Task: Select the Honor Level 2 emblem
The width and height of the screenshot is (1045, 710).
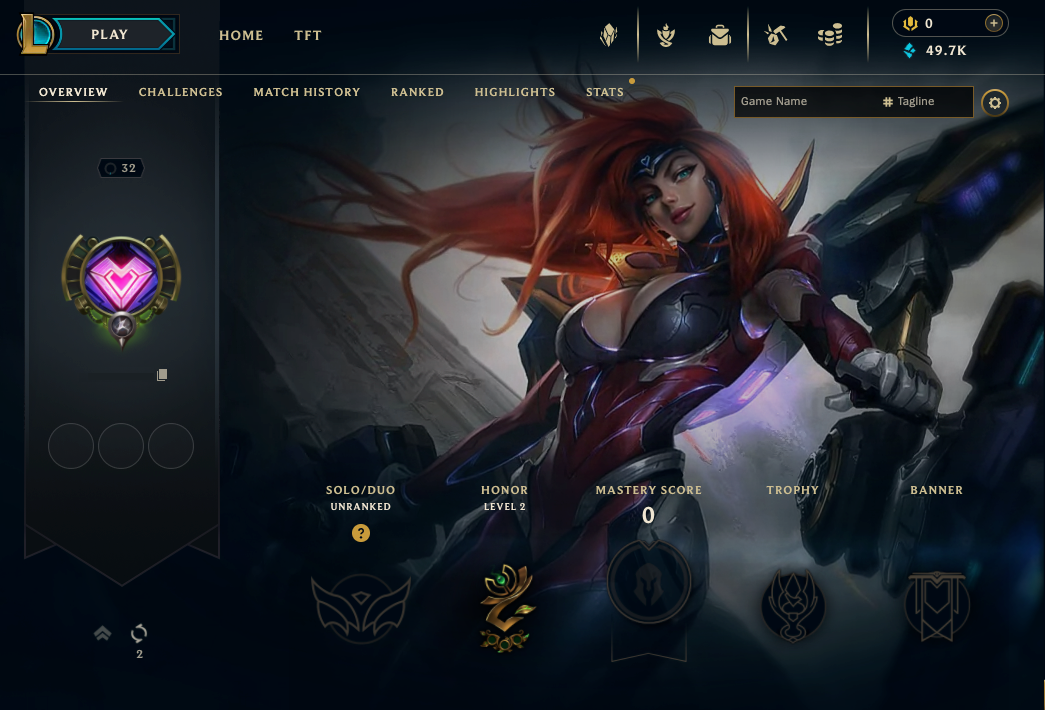Action: tap(505, 608)
